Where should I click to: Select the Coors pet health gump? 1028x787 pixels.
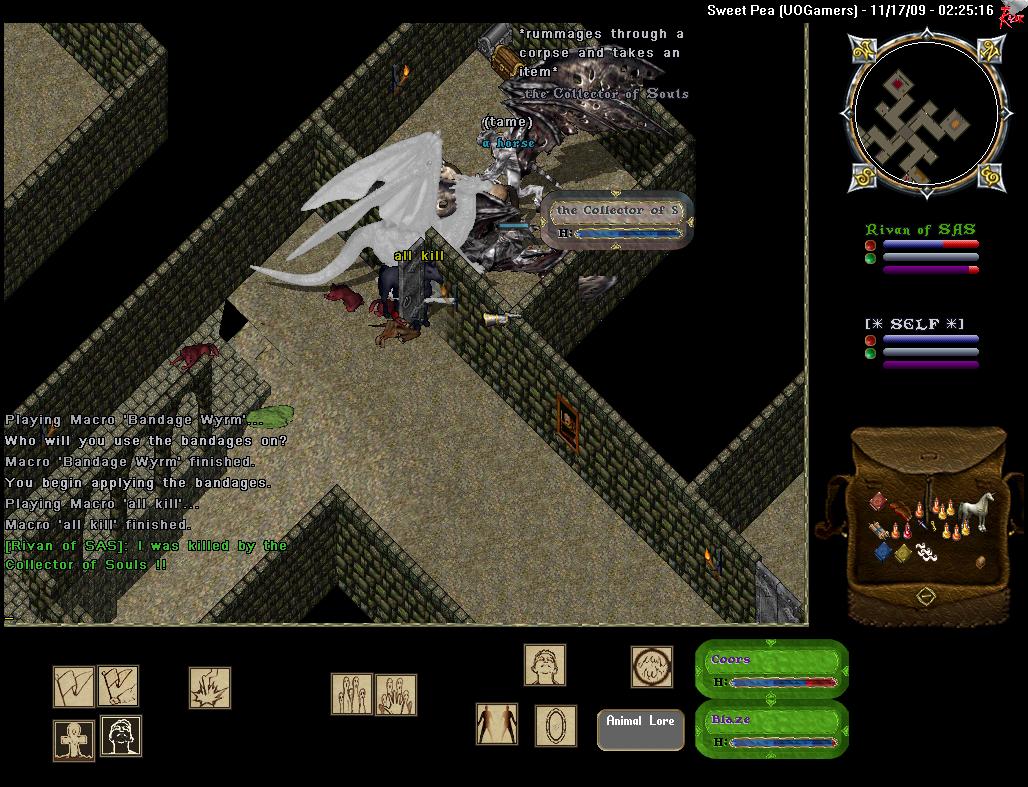pyautogui.click(x=771, y=670)
